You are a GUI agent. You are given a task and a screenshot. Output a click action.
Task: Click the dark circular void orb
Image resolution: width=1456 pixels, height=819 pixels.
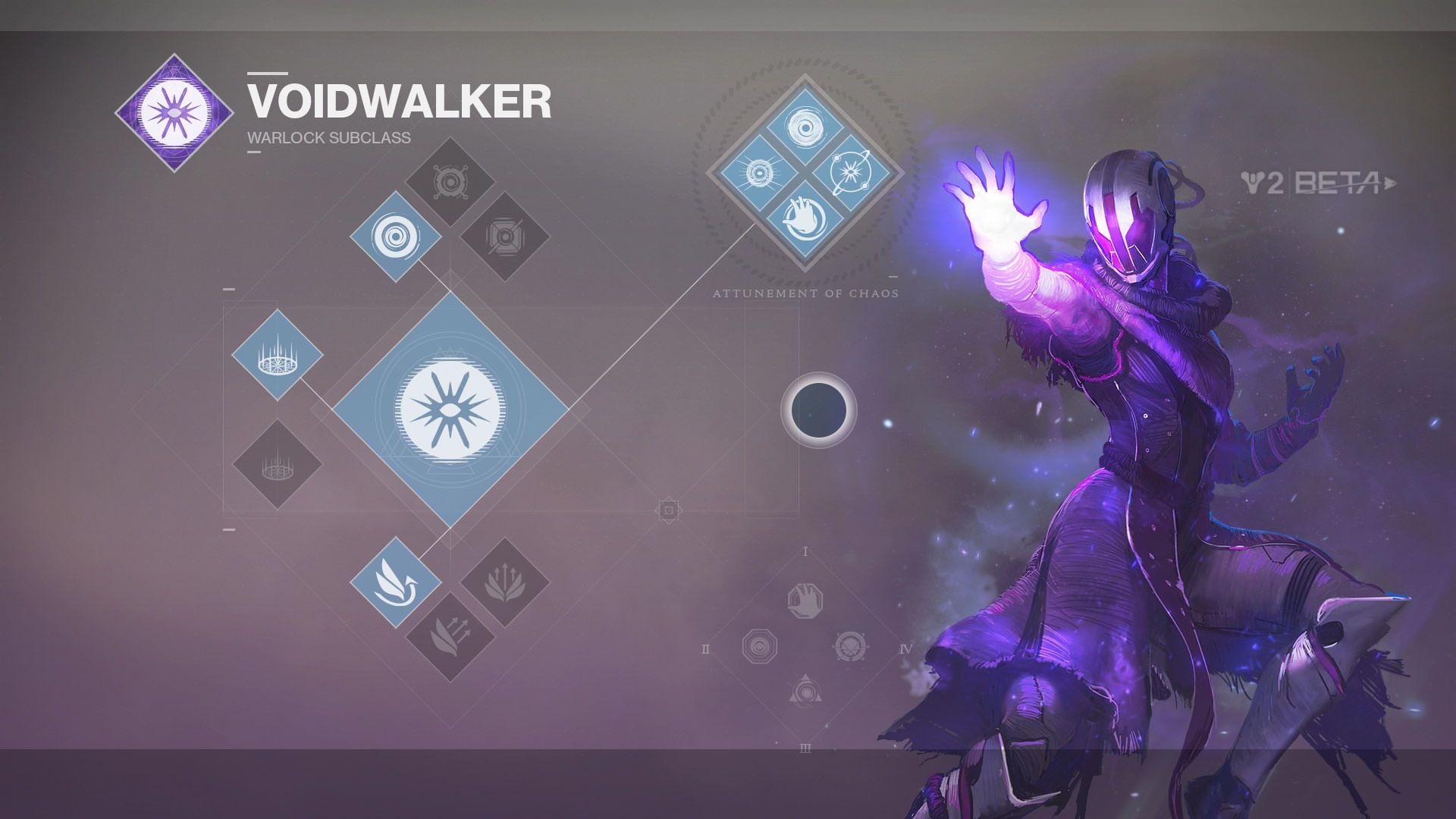click(818, 410)
